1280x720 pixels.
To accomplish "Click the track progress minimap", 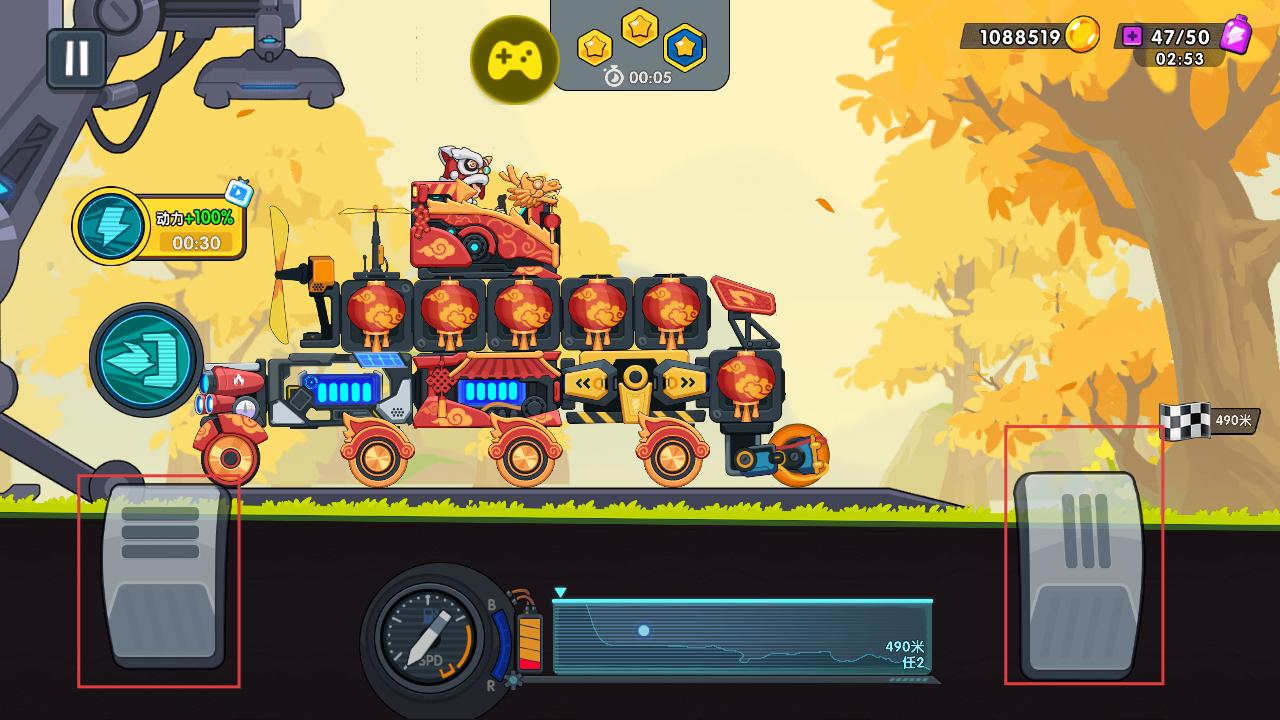I will 742,636.
